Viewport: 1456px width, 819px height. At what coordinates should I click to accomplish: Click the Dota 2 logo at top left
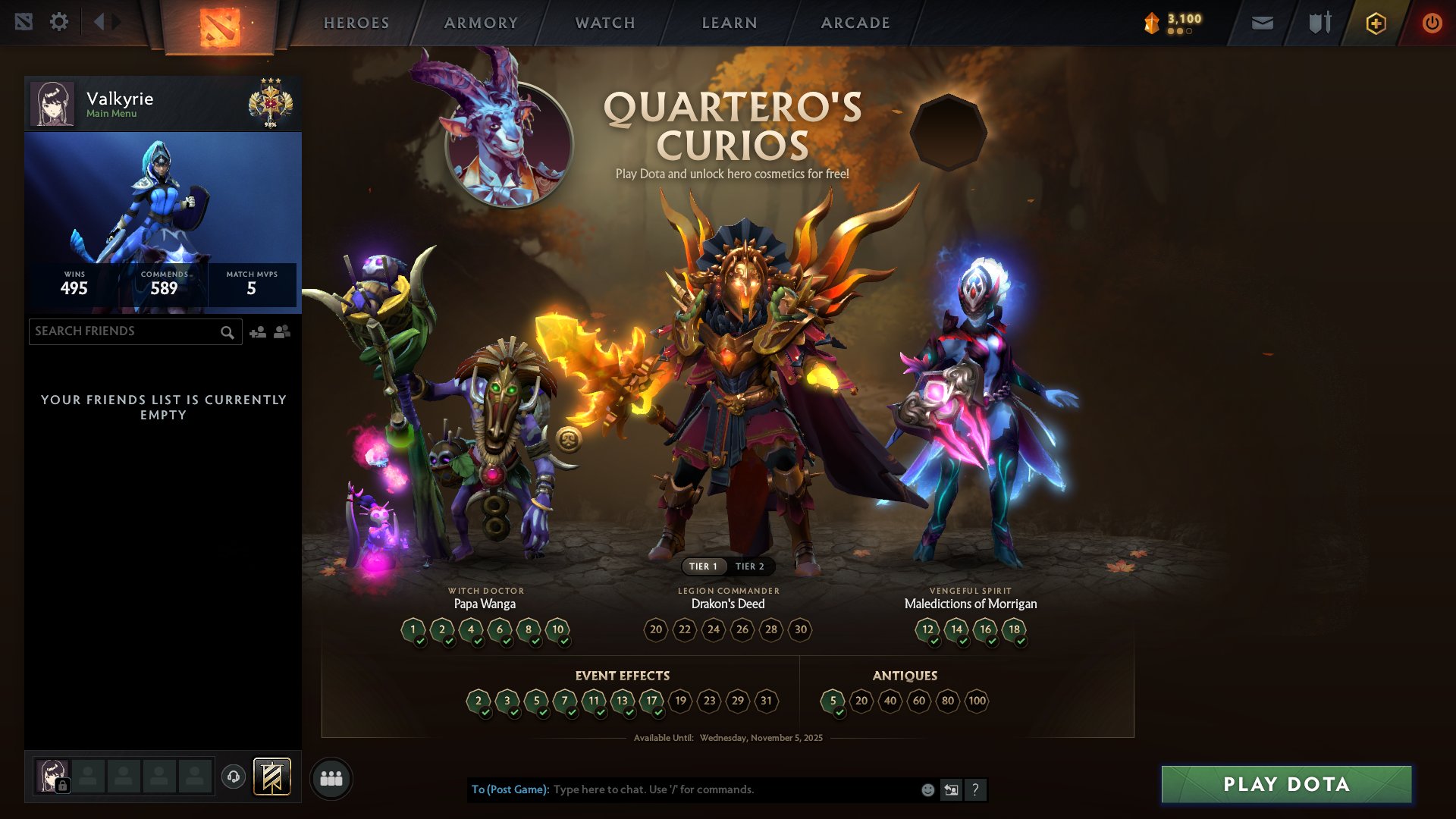[218, 23]
